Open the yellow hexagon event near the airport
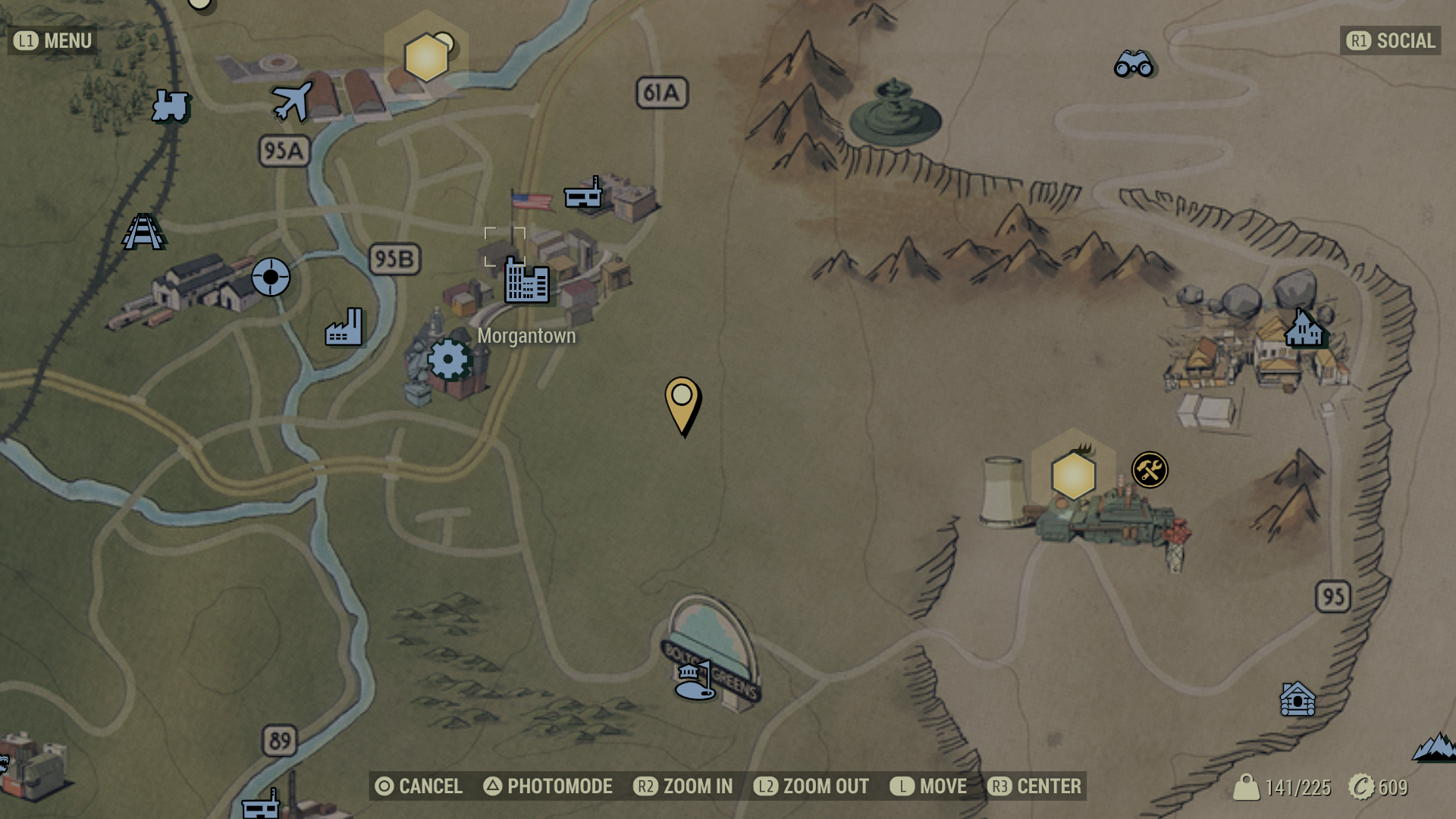The width and height of the screenshot is (1456, 819). tap(426, 57)
